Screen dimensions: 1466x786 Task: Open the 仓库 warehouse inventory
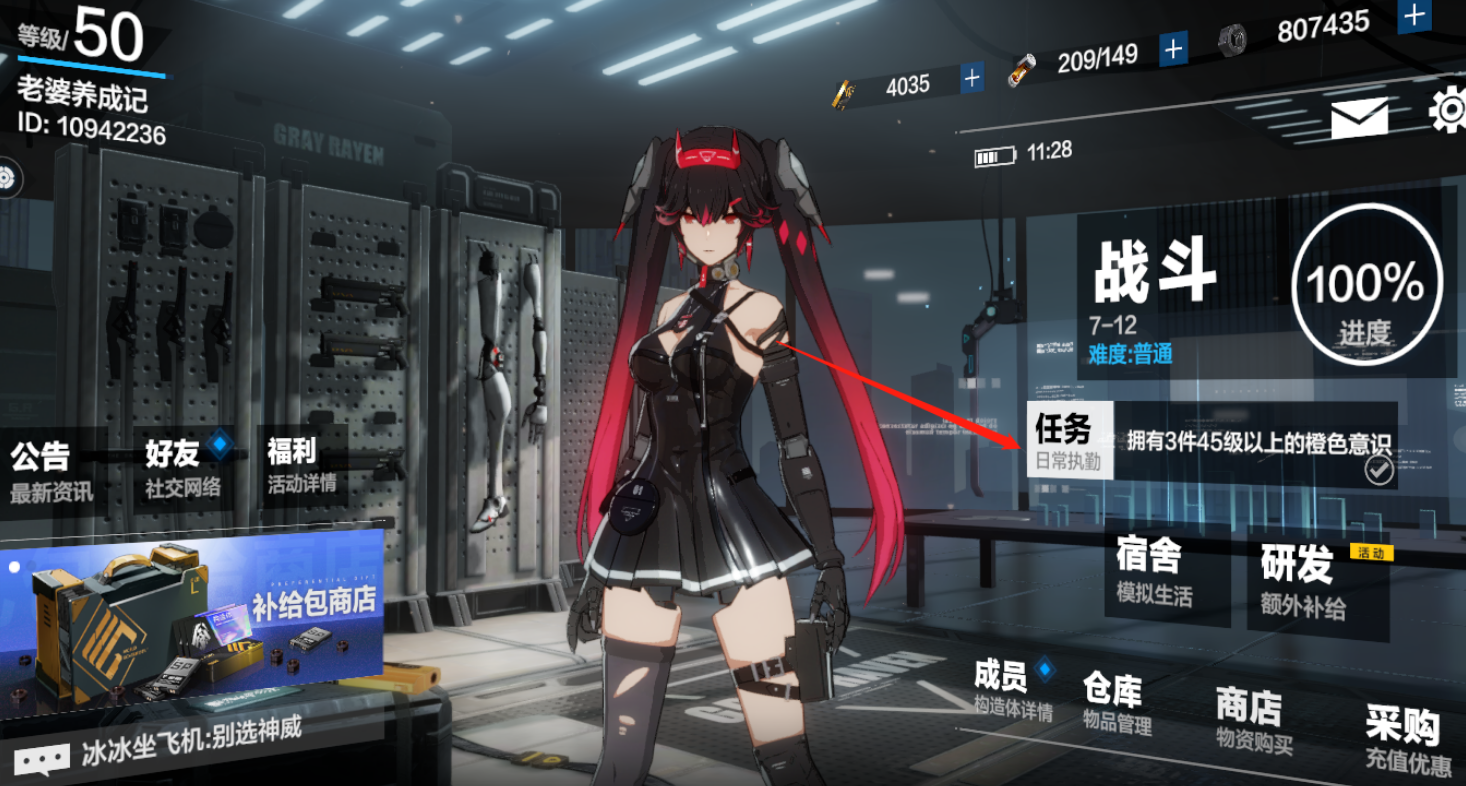click(x=1115, y=702)
